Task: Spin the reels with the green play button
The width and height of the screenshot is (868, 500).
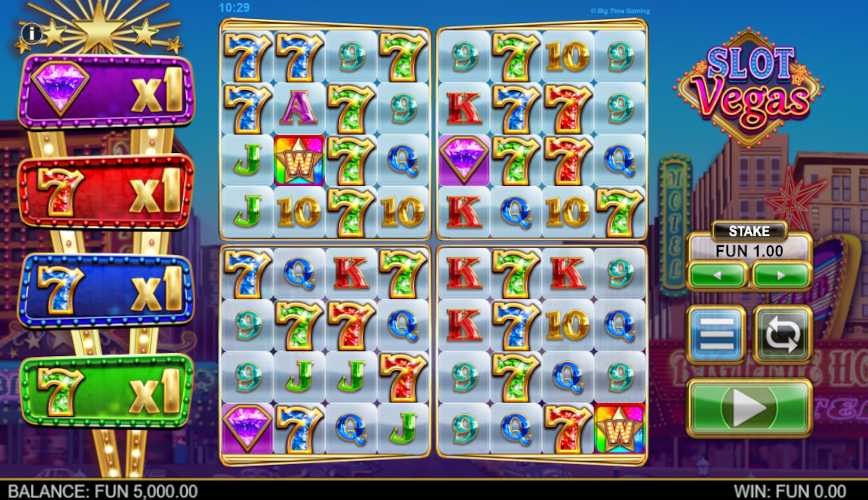Action: coord(749,408)
